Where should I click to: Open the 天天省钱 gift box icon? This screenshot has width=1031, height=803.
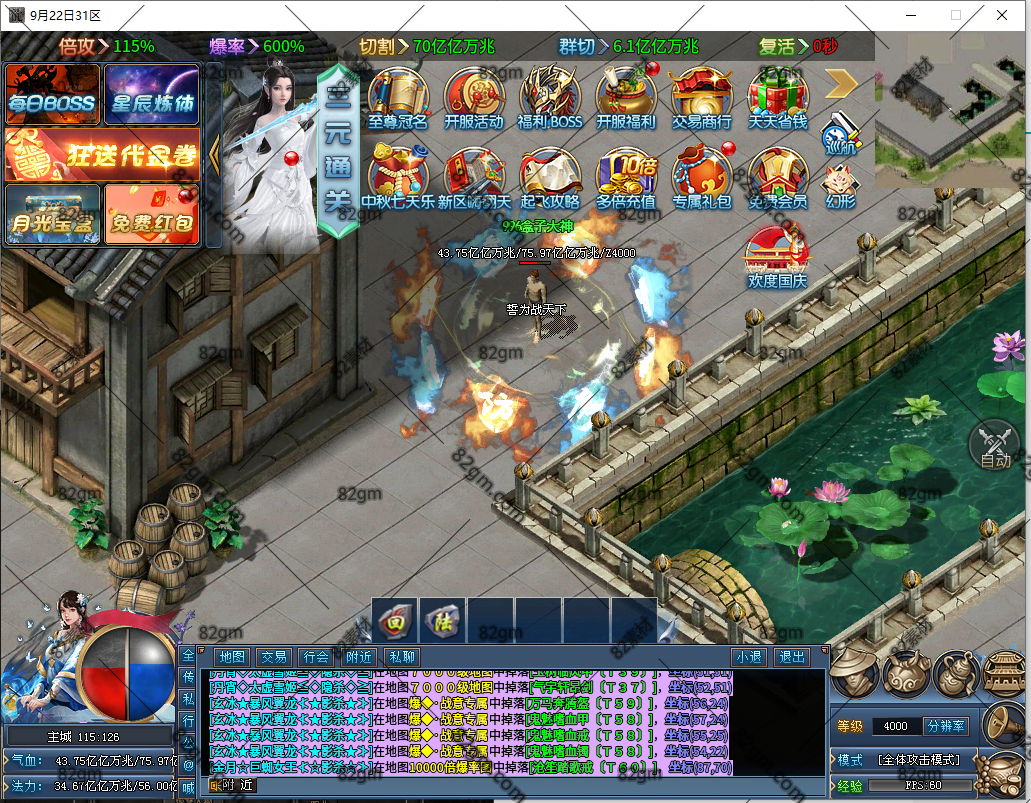coord(778,98)
